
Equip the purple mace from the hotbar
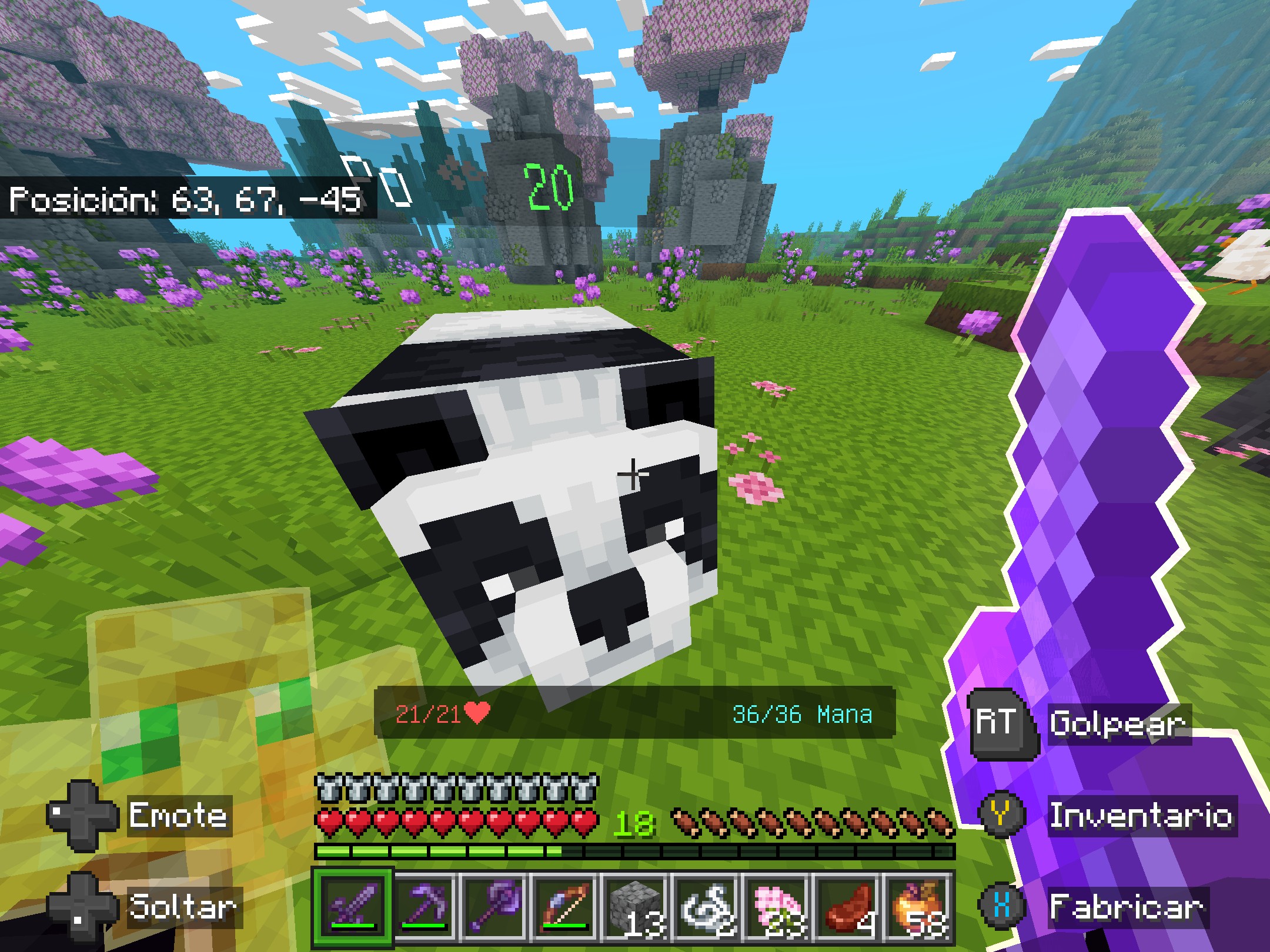click(x=493, y=908)
